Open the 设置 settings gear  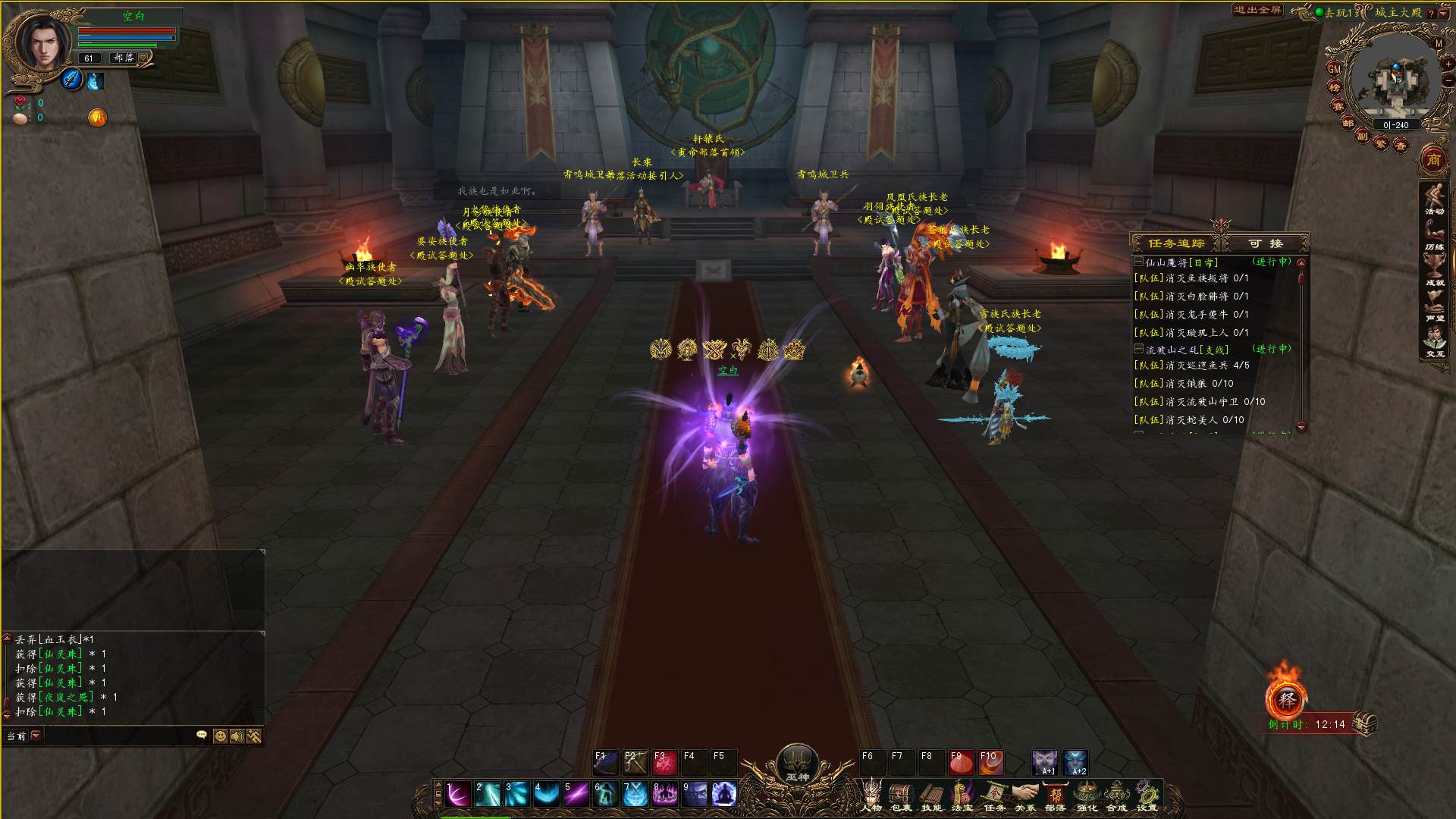click(1147, 795)
